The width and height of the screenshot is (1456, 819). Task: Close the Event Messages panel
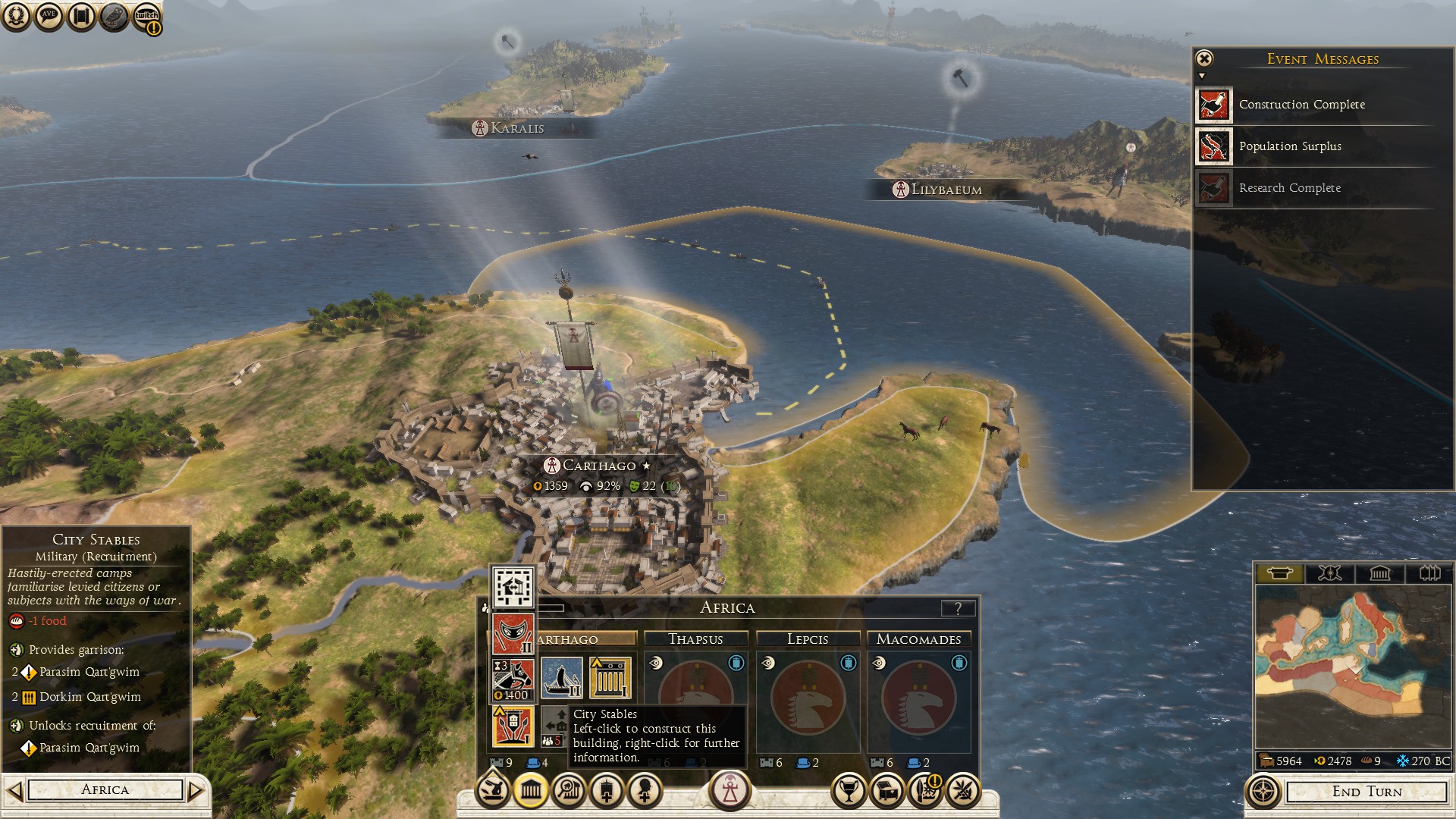click(1204, 58)
